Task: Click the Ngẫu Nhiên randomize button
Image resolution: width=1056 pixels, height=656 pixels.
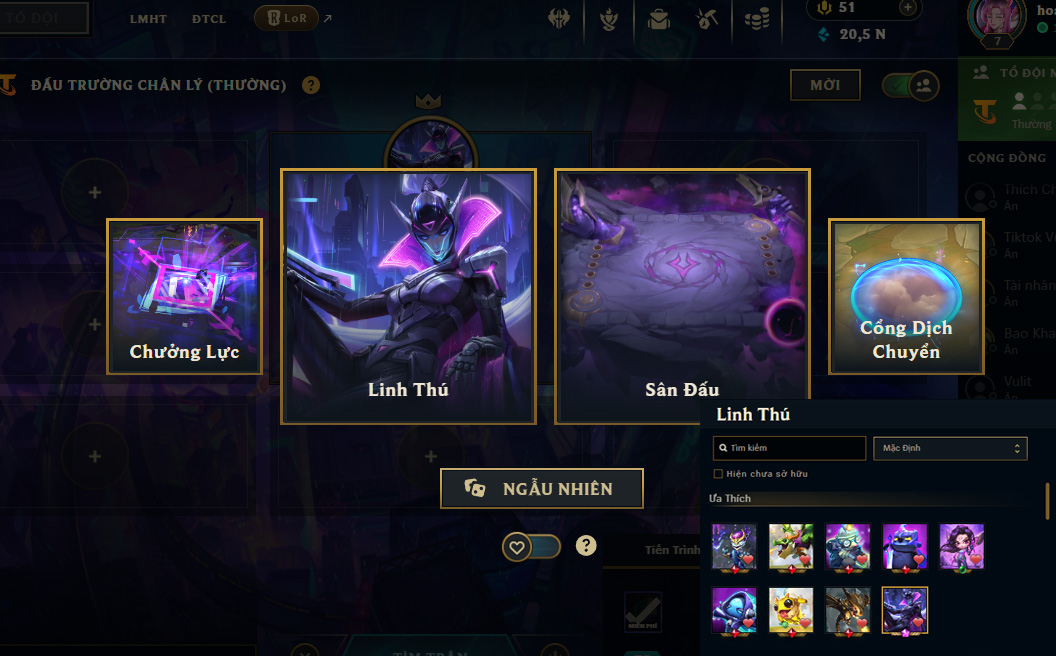Action: point(541,489)
